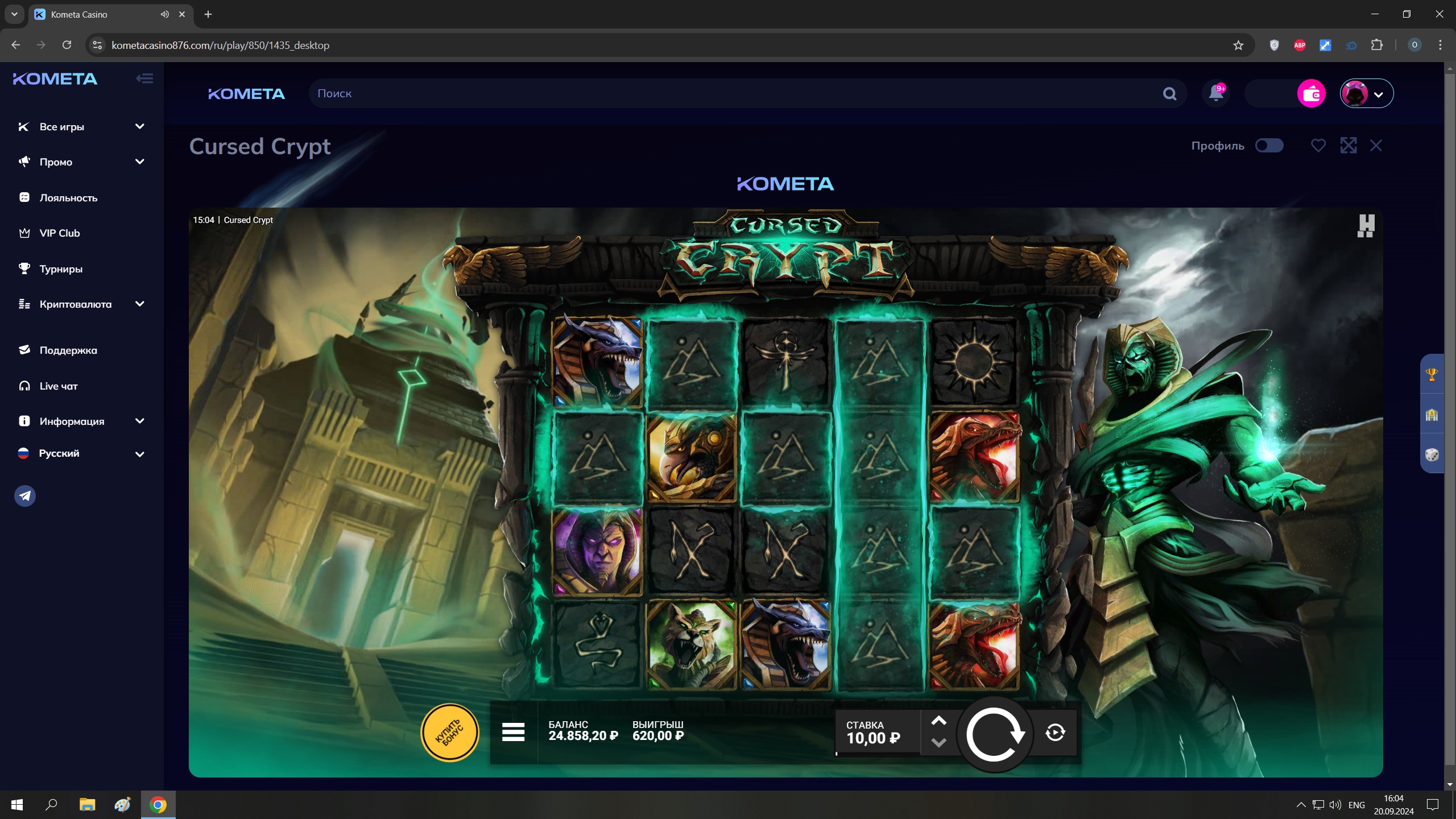The width and height of the screenshot is (1456, 819).
Task: Add Cursed Crypt to favorites with heart icon
Action: tap(1318, 146)
